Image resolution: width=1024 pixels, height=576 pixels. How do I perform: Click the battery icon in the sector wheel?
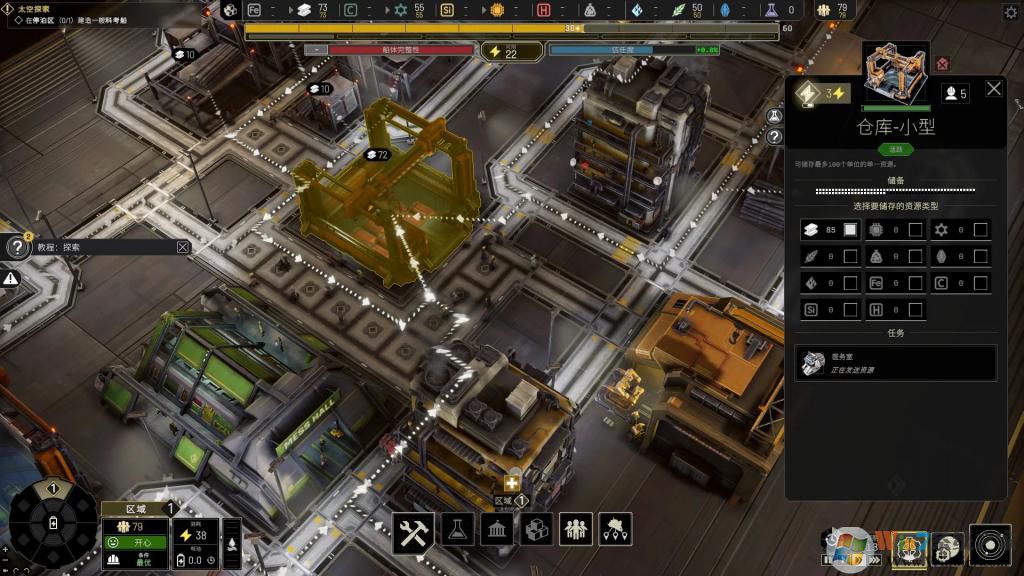tap(53, 523)
